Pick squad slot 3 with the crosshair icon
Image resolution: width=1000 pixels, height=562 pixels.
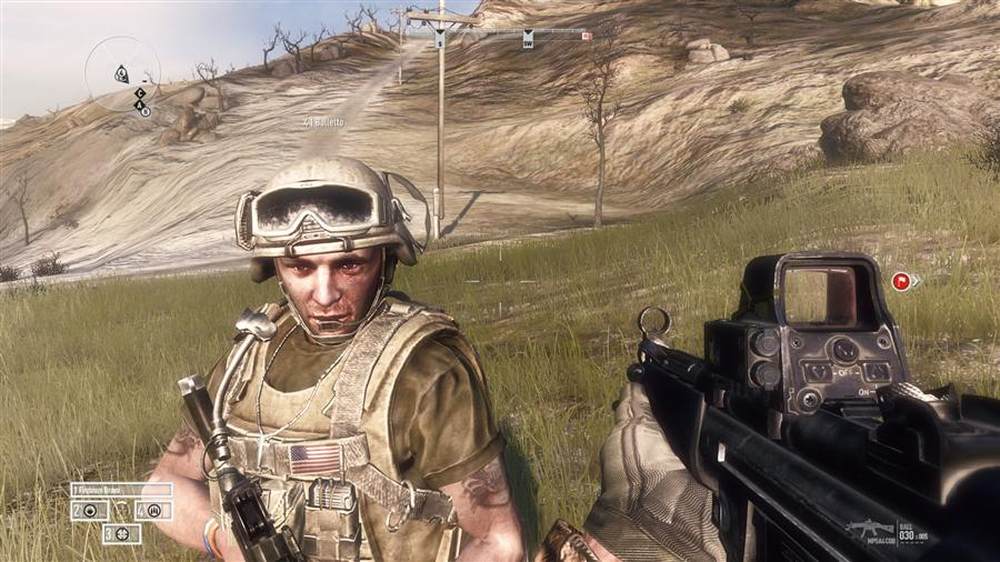121,534
